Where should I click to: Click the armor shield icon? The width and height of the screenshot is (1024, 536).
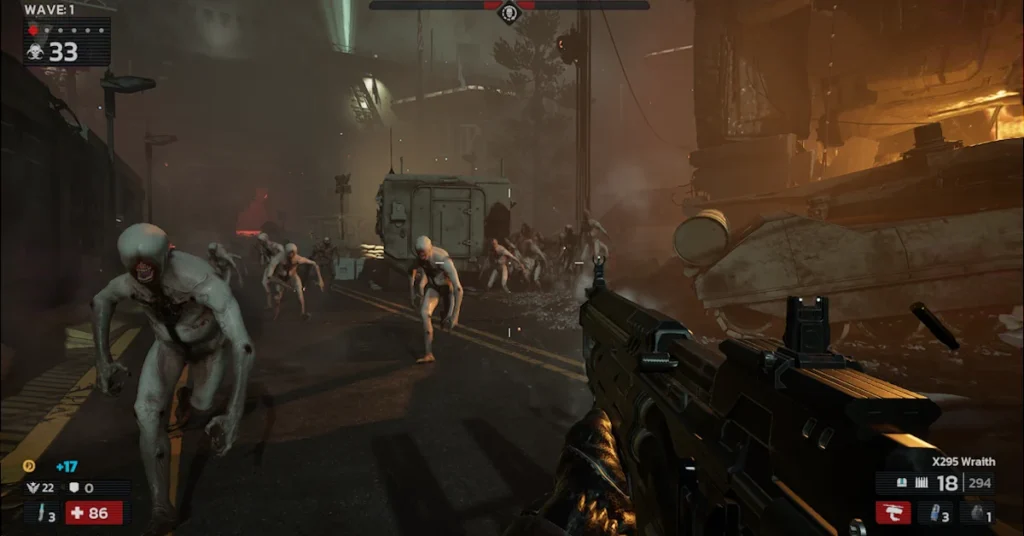(74, 487)
